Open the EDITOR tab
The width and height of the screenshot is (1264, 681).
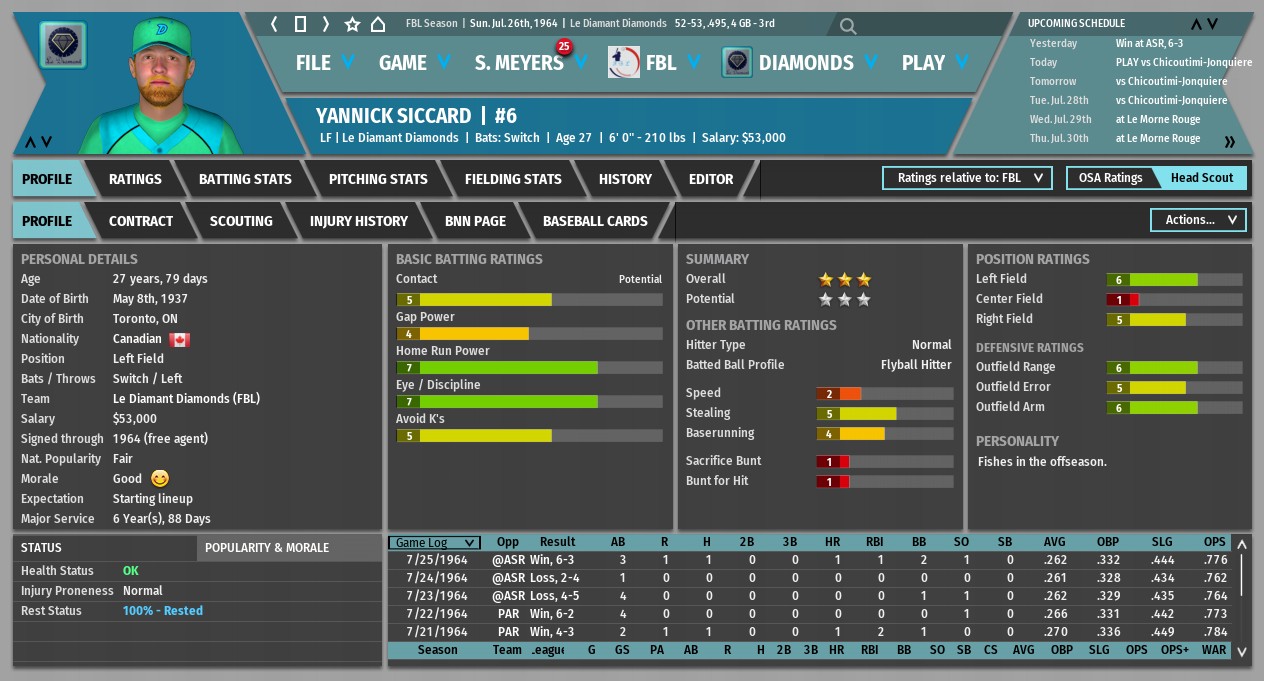tap(711, 179)
